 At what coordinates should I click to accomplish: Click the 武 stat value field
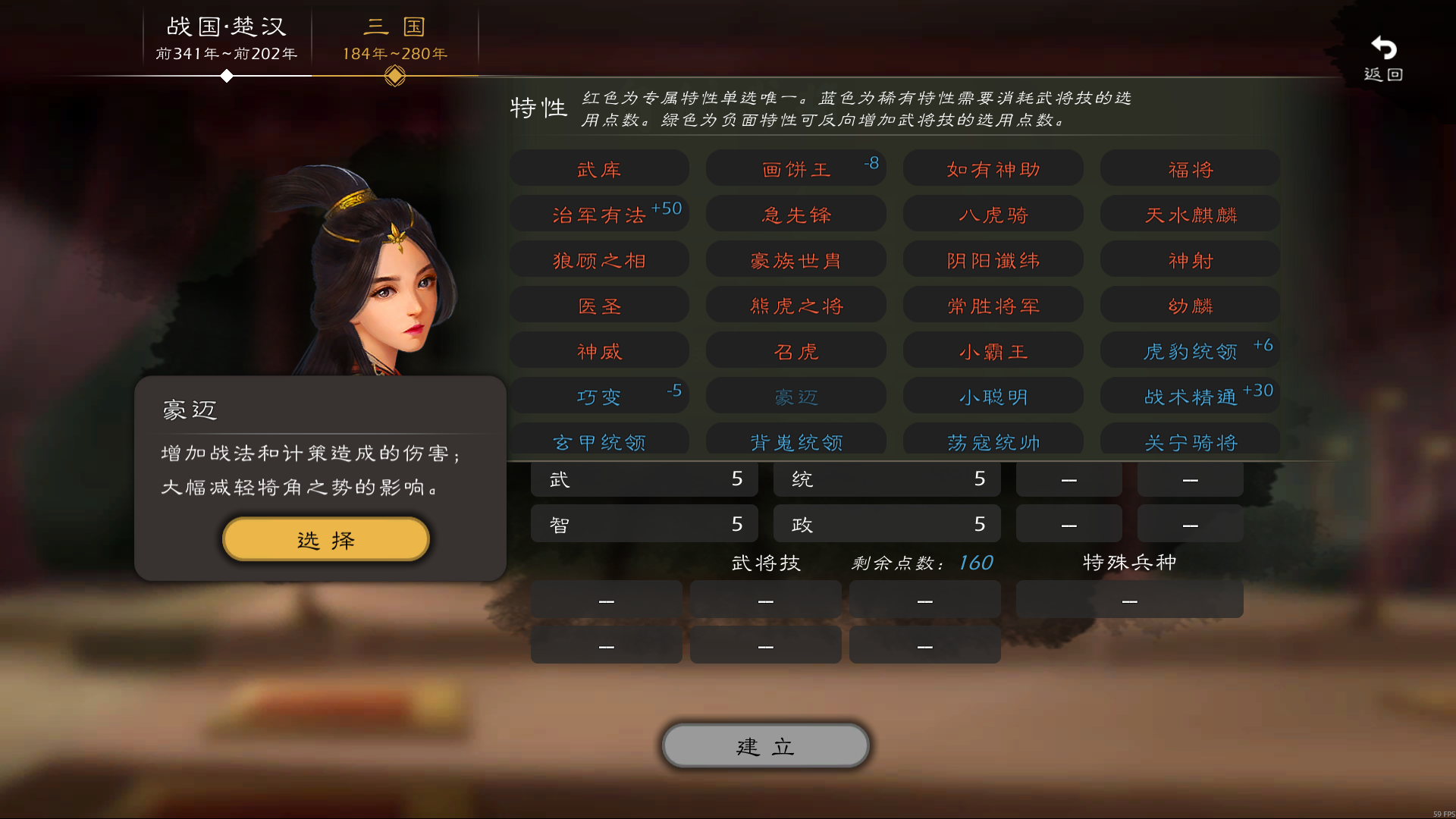[644, 479]
